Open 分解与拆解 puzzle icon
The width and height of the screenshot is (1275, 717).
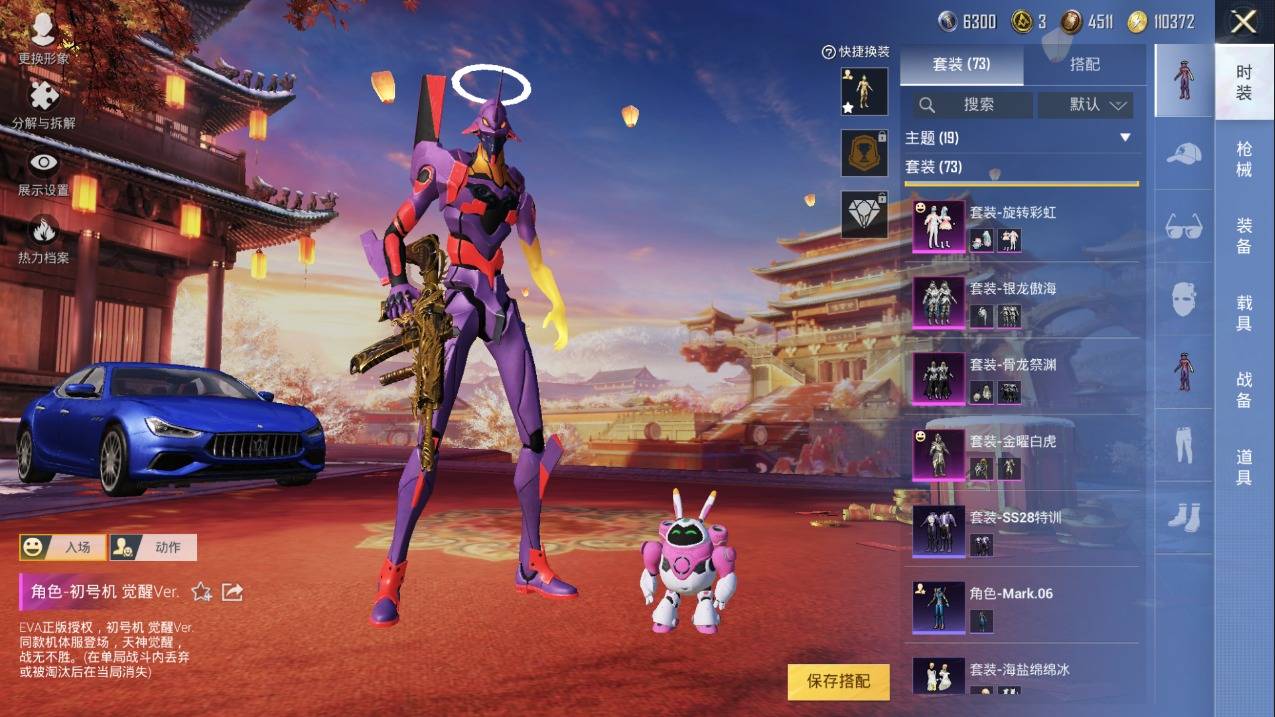click(43, 104)
